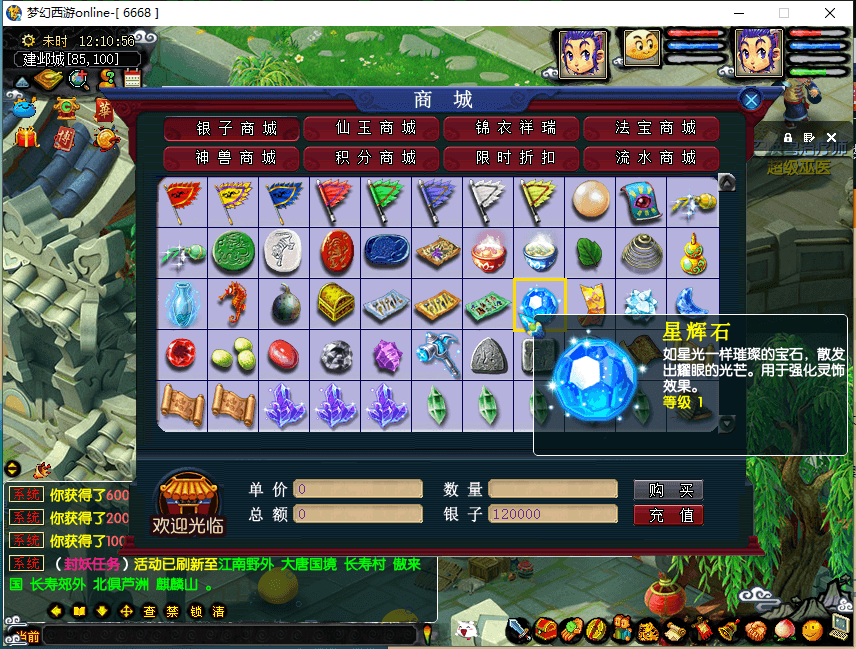This screenshot has width=856, height=649.
Task: Click the 数量 quantity input field
Action: [553, 489]
